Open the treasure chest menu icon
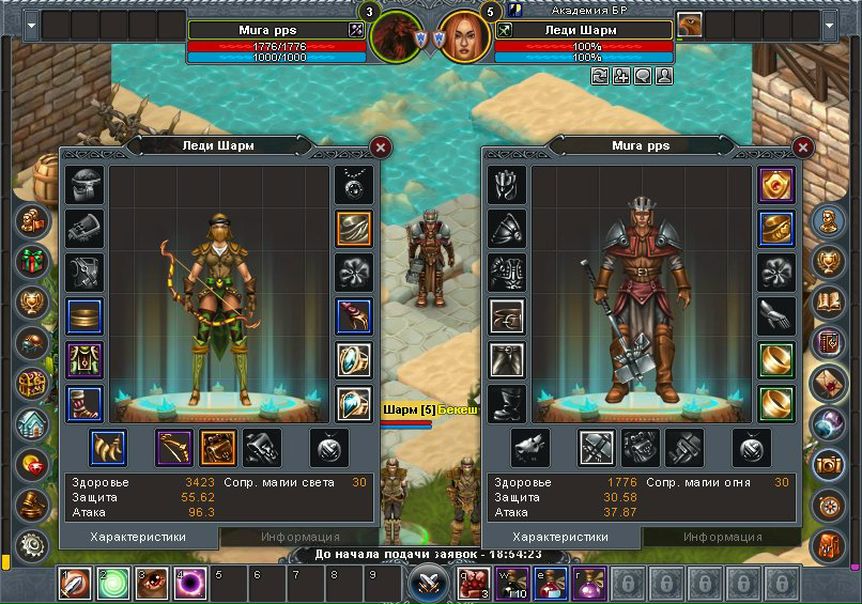 (x=33, y=382)
